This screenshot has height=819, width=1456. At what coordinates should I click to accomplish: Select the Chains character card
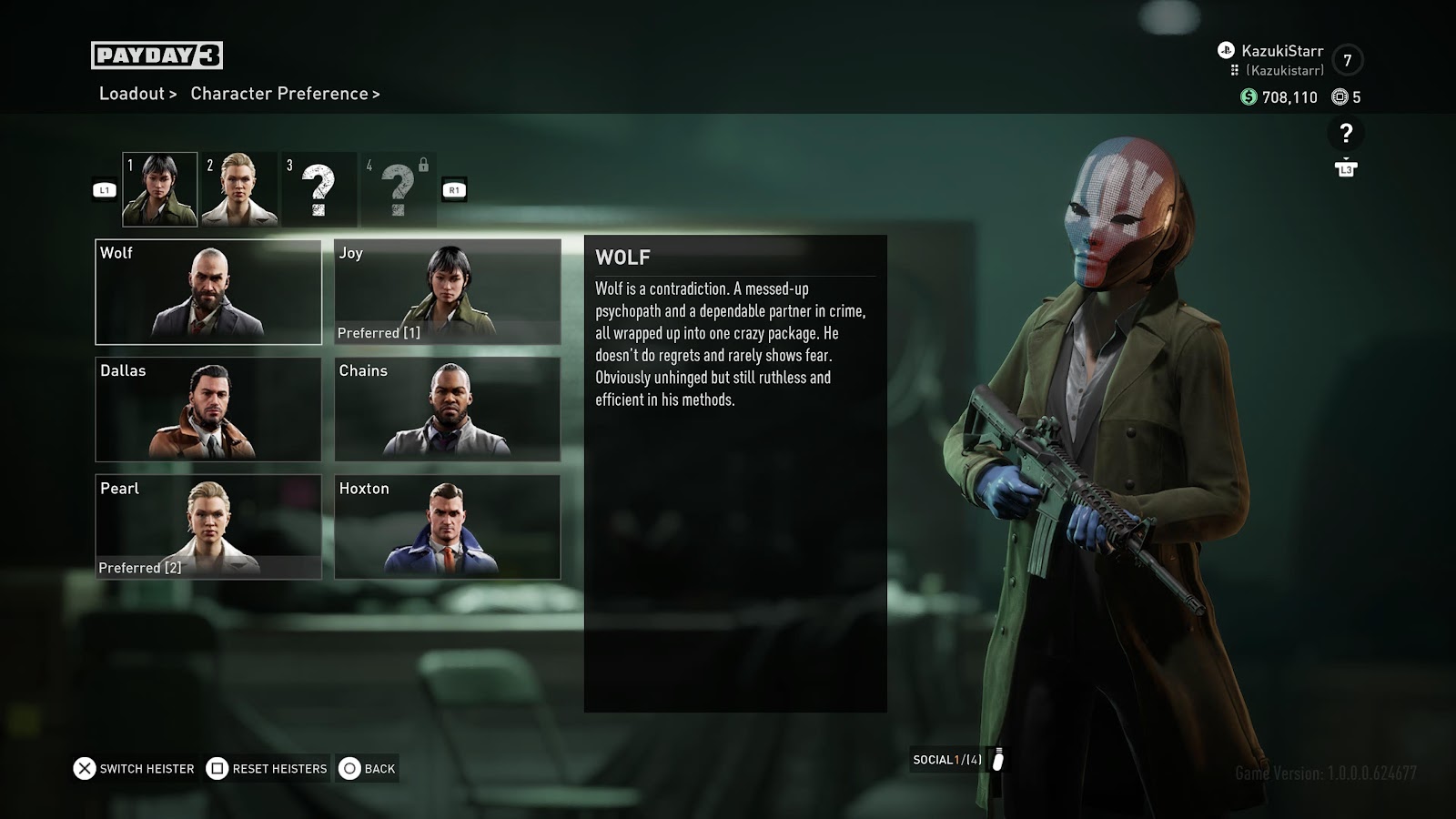[x=447, y=409]
